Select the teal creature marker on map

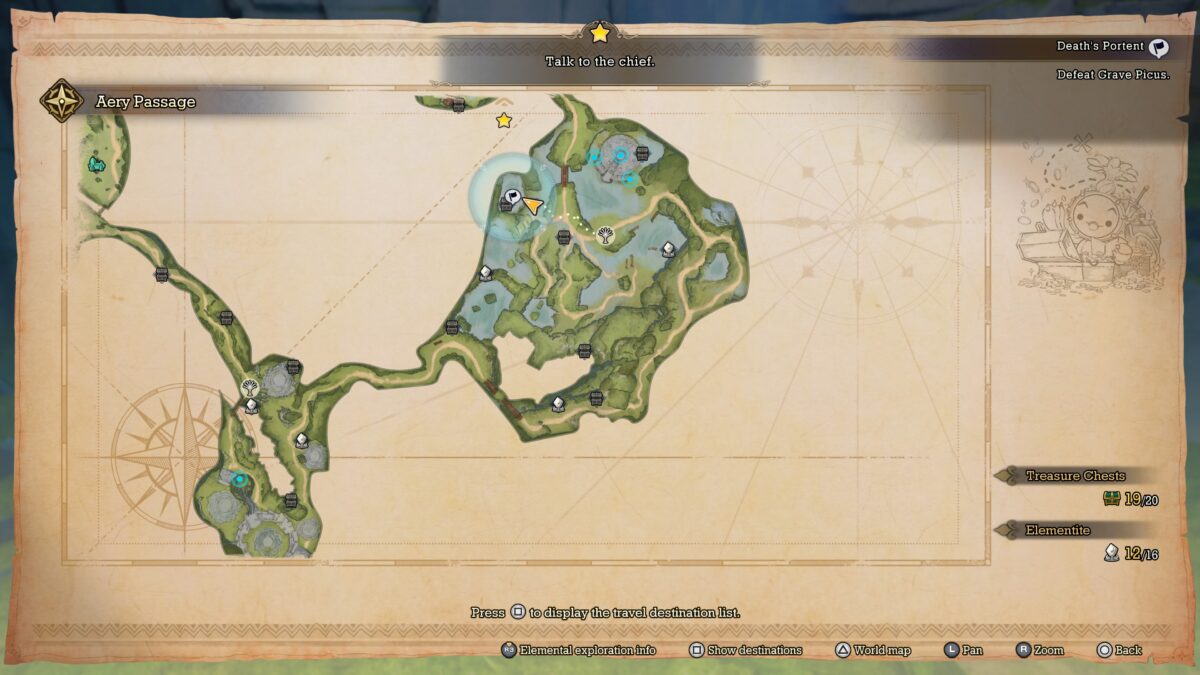coord(96,163)
